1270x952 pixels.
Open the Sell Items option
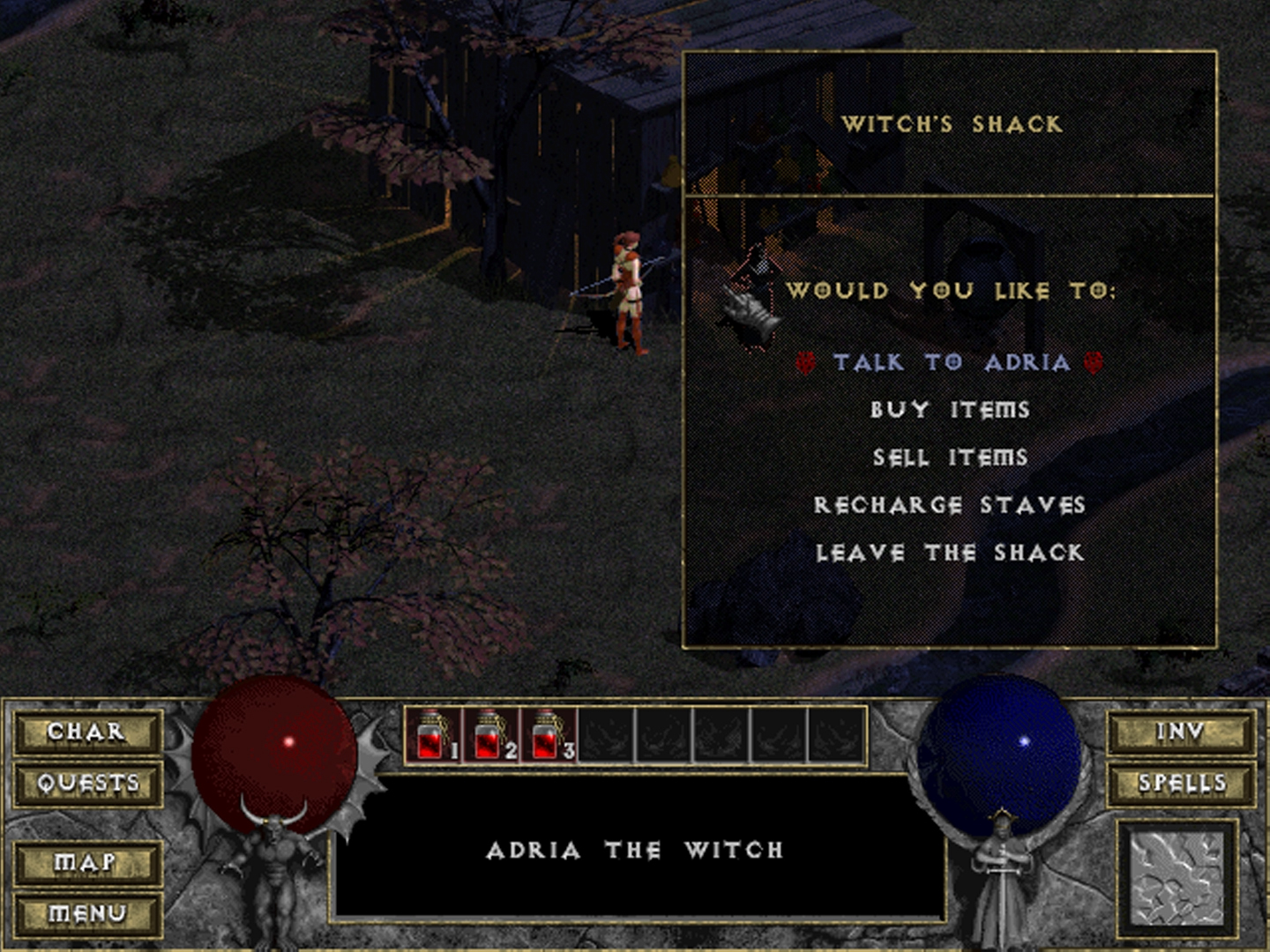(x=950, y=457)
